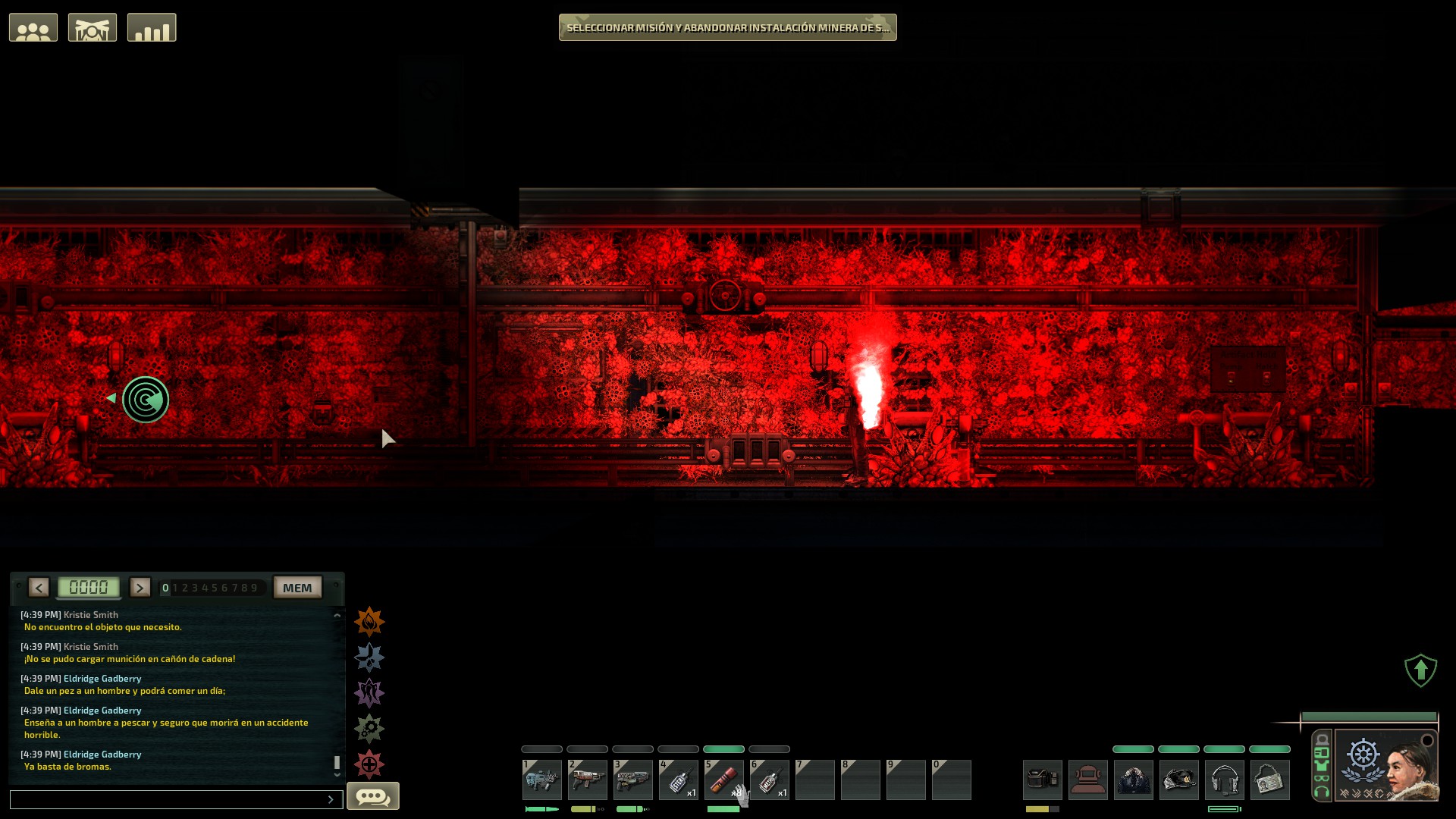
Task: Select the rifle in hotbar slot 1
Action: 541,780
